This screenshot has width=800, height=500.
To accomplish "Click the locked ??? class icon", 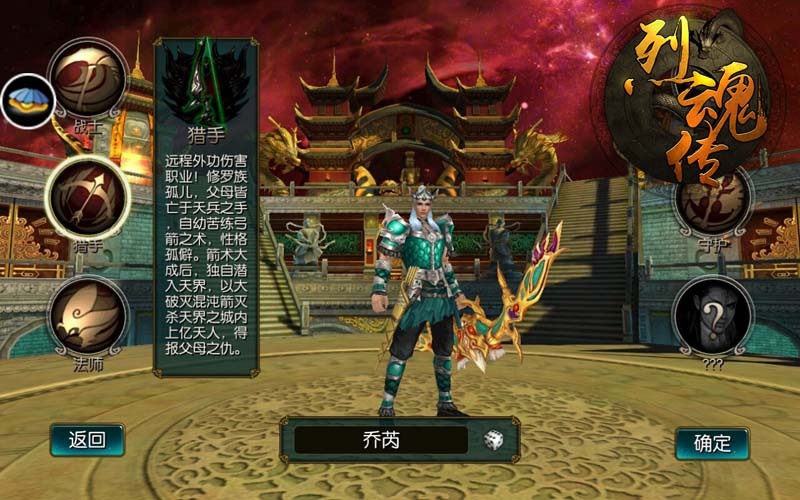I will (713, 316).
